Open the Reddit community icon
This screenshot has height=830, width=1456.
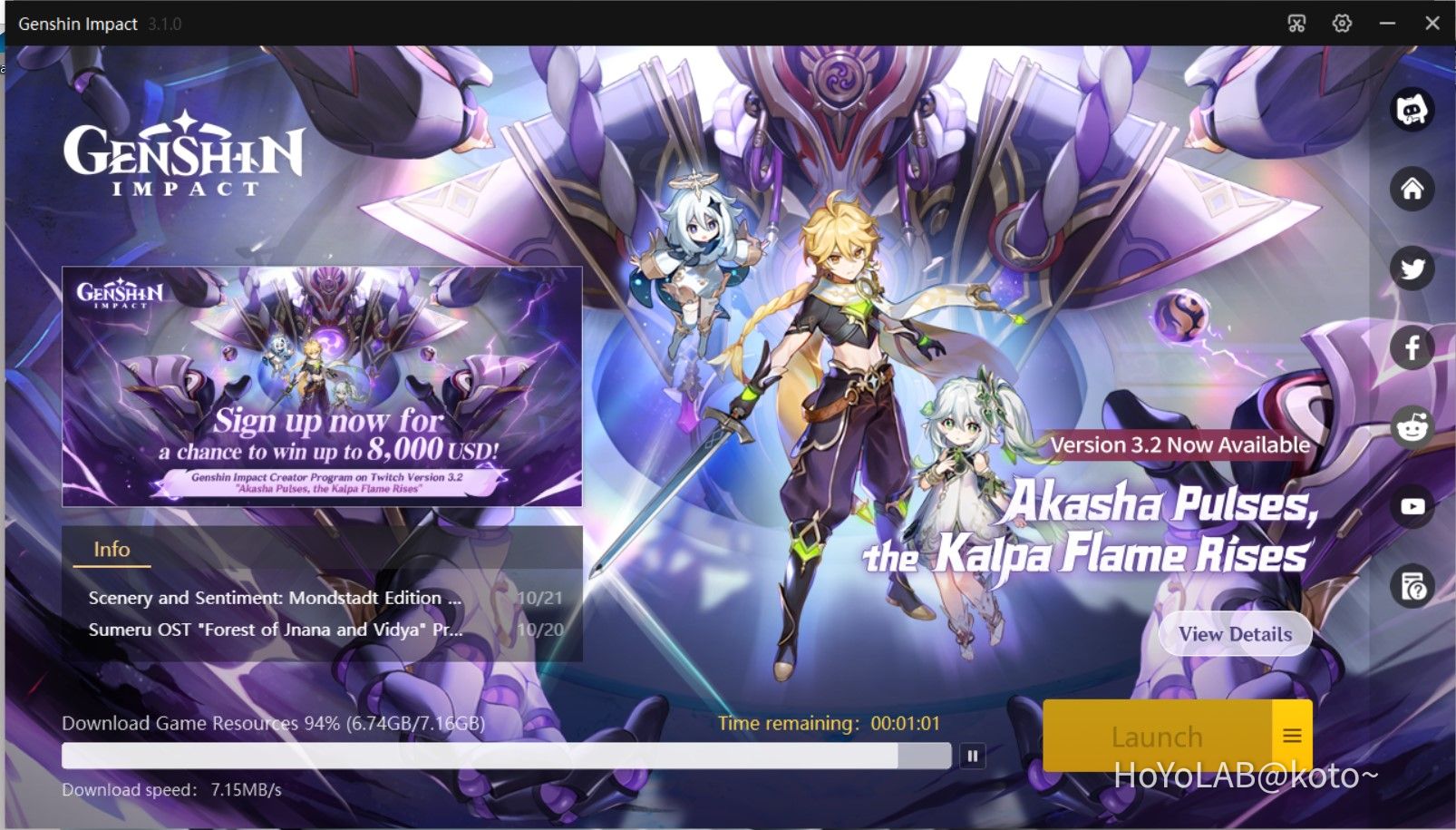(x=1412, y=426)
